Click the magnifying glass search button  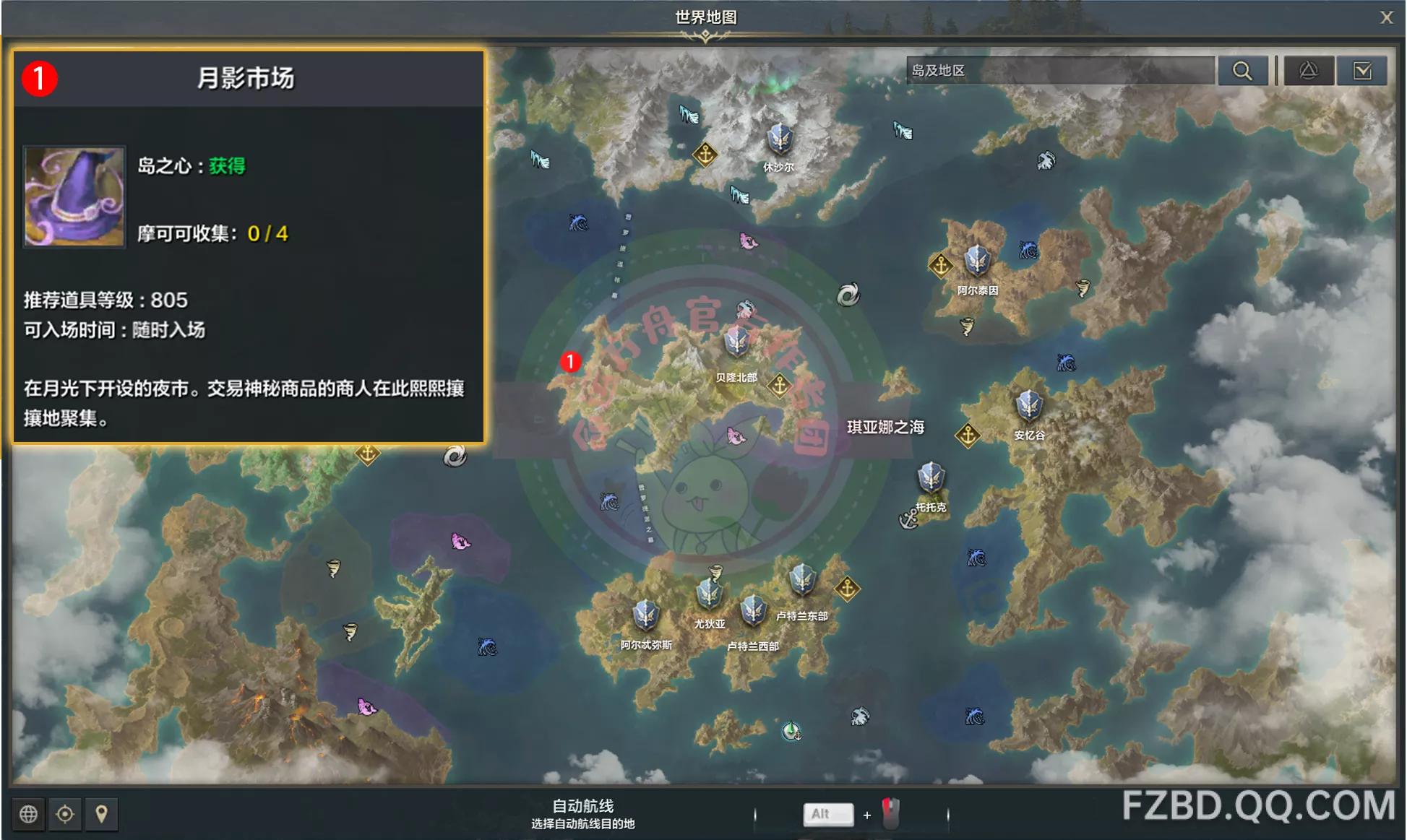click(x=1242, y=71)
